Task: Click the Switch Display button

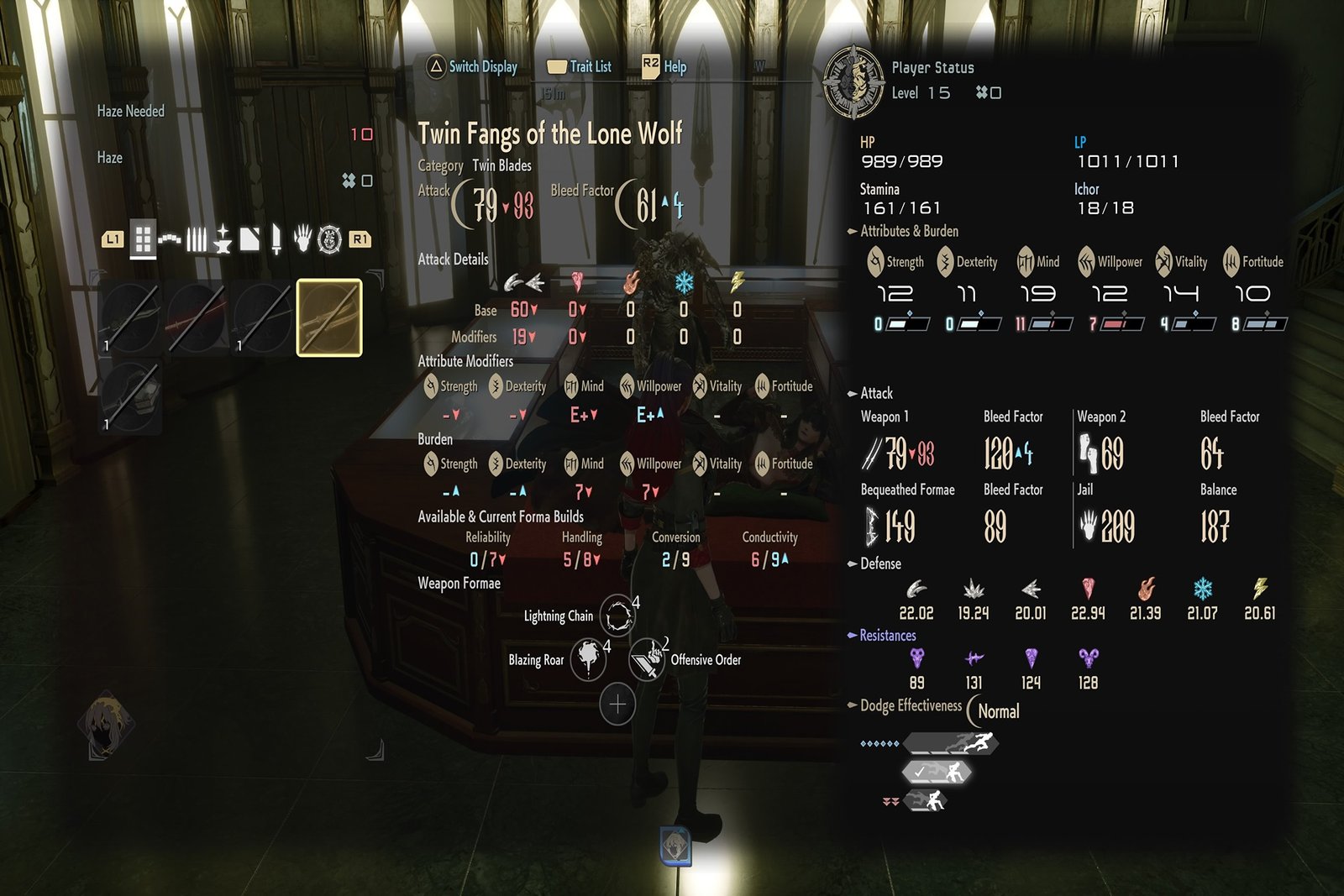Action: 470,66
